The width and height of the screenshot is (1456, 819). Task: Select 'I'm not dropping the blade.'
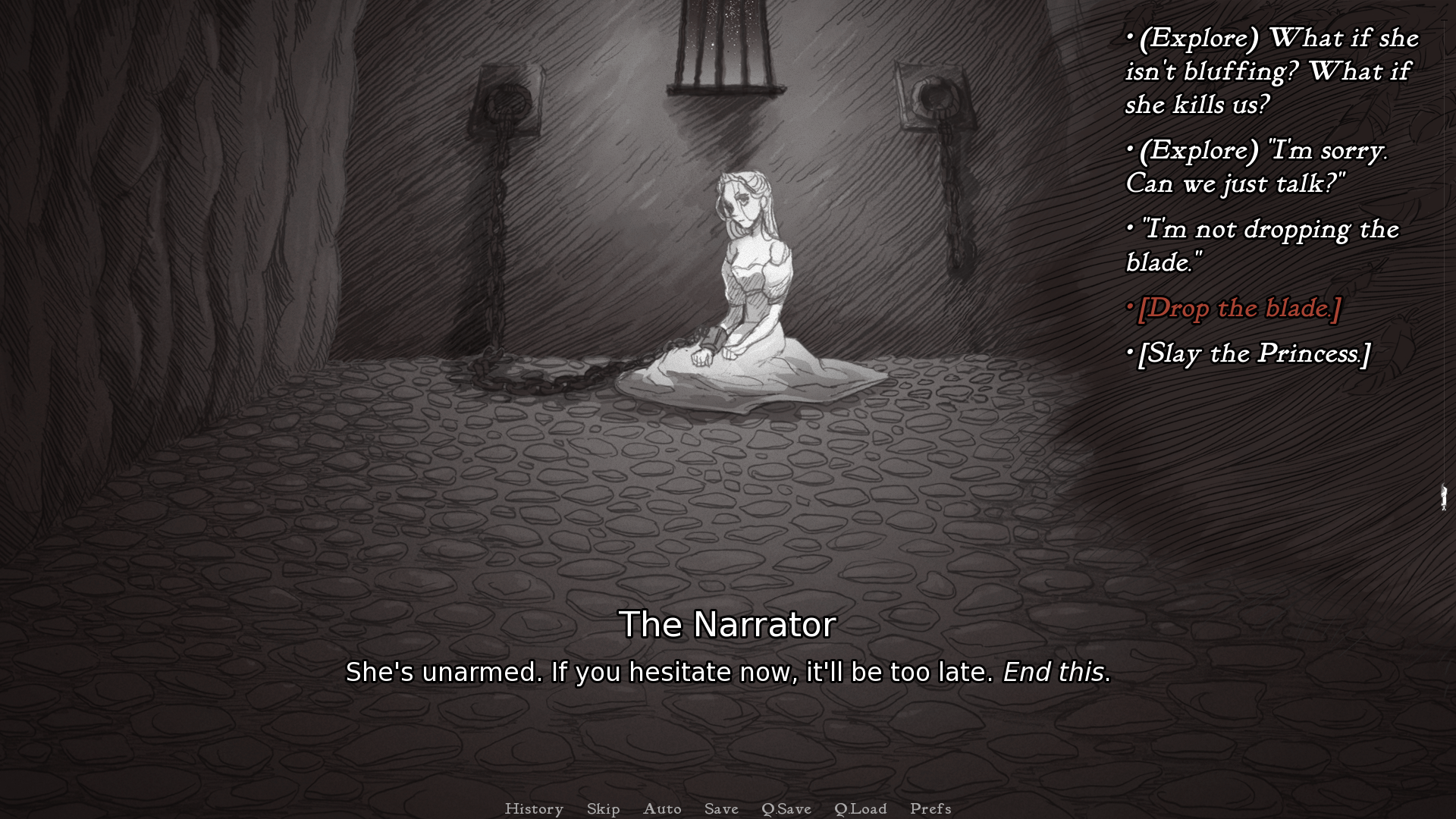[1263, 246]
